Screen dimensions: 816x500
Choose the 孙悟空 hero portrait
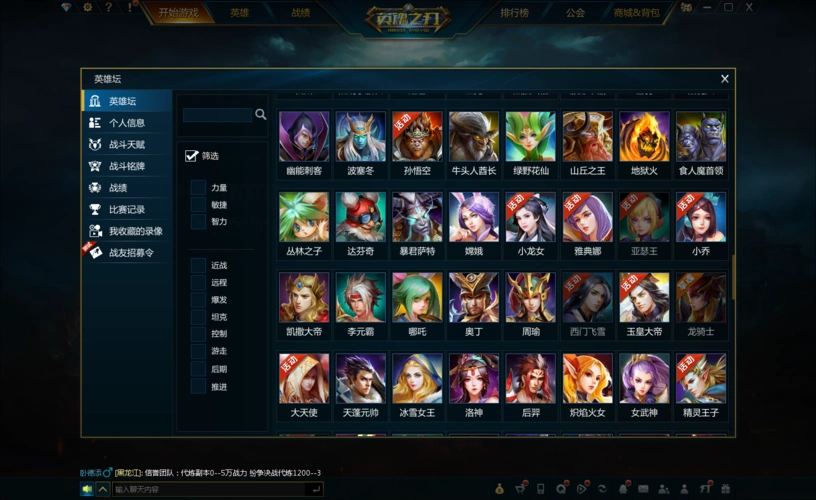tap(417, 137)
